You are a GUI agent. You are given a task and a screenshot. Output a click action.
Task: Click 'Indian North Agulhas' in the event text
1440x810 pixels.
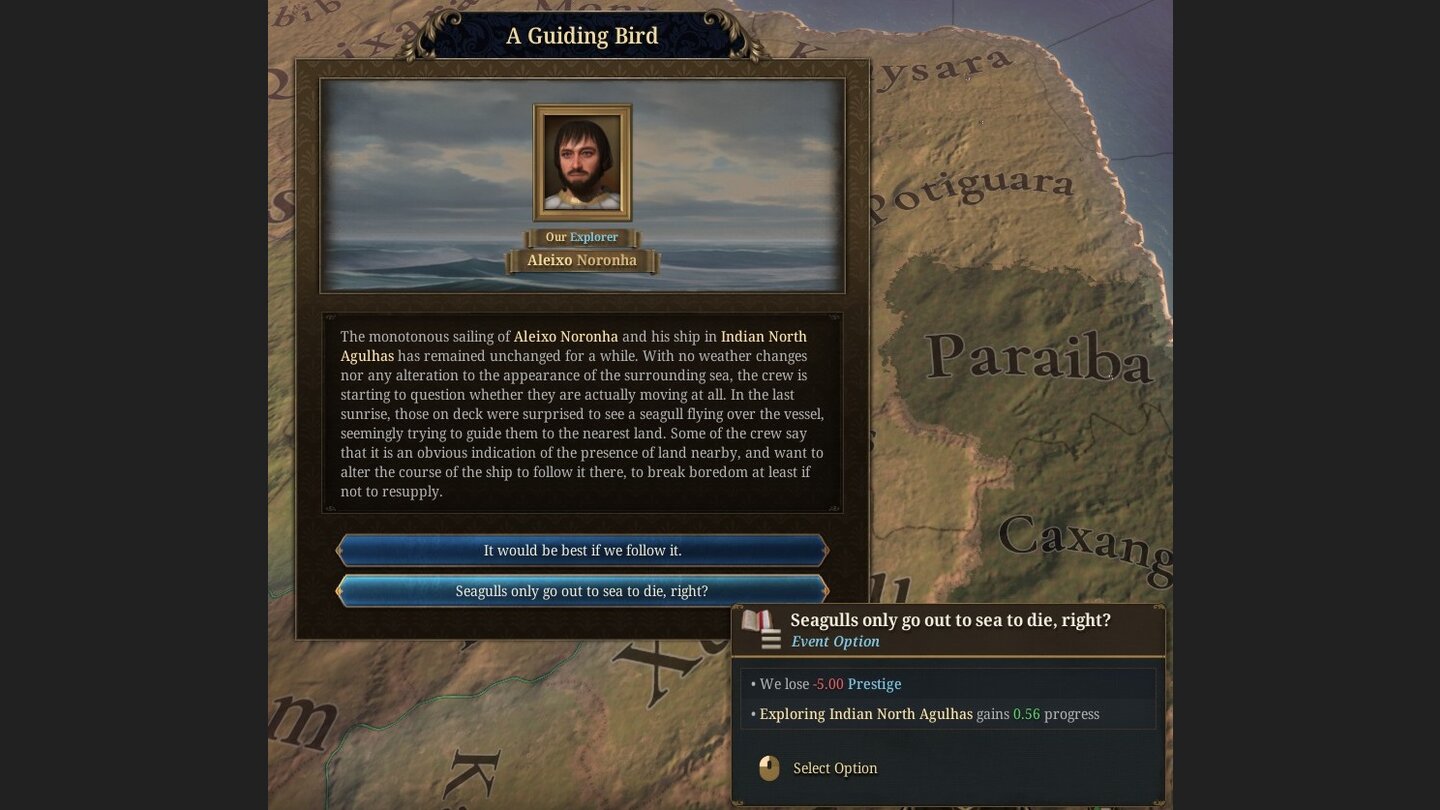763,336
